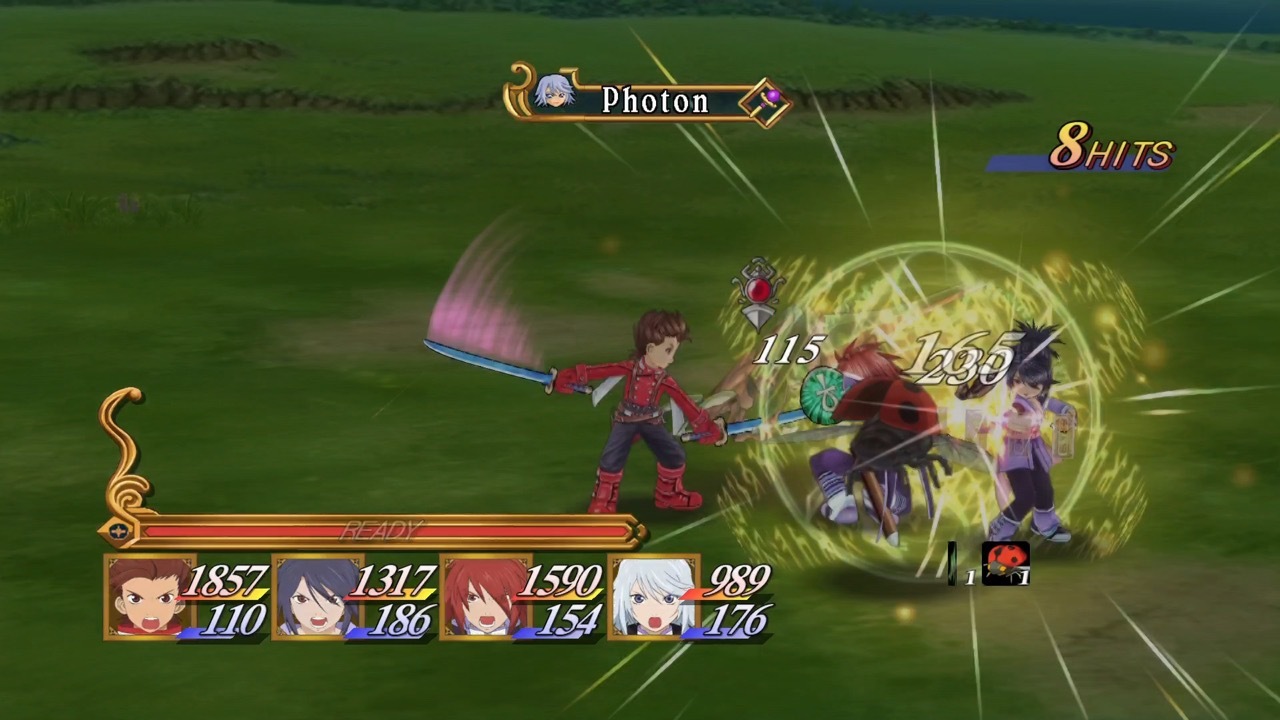The height and width of the screenshot is (720, 1280).
Task: Select Lloyd's brown-haired party portrait
Action: coord(147,597)
